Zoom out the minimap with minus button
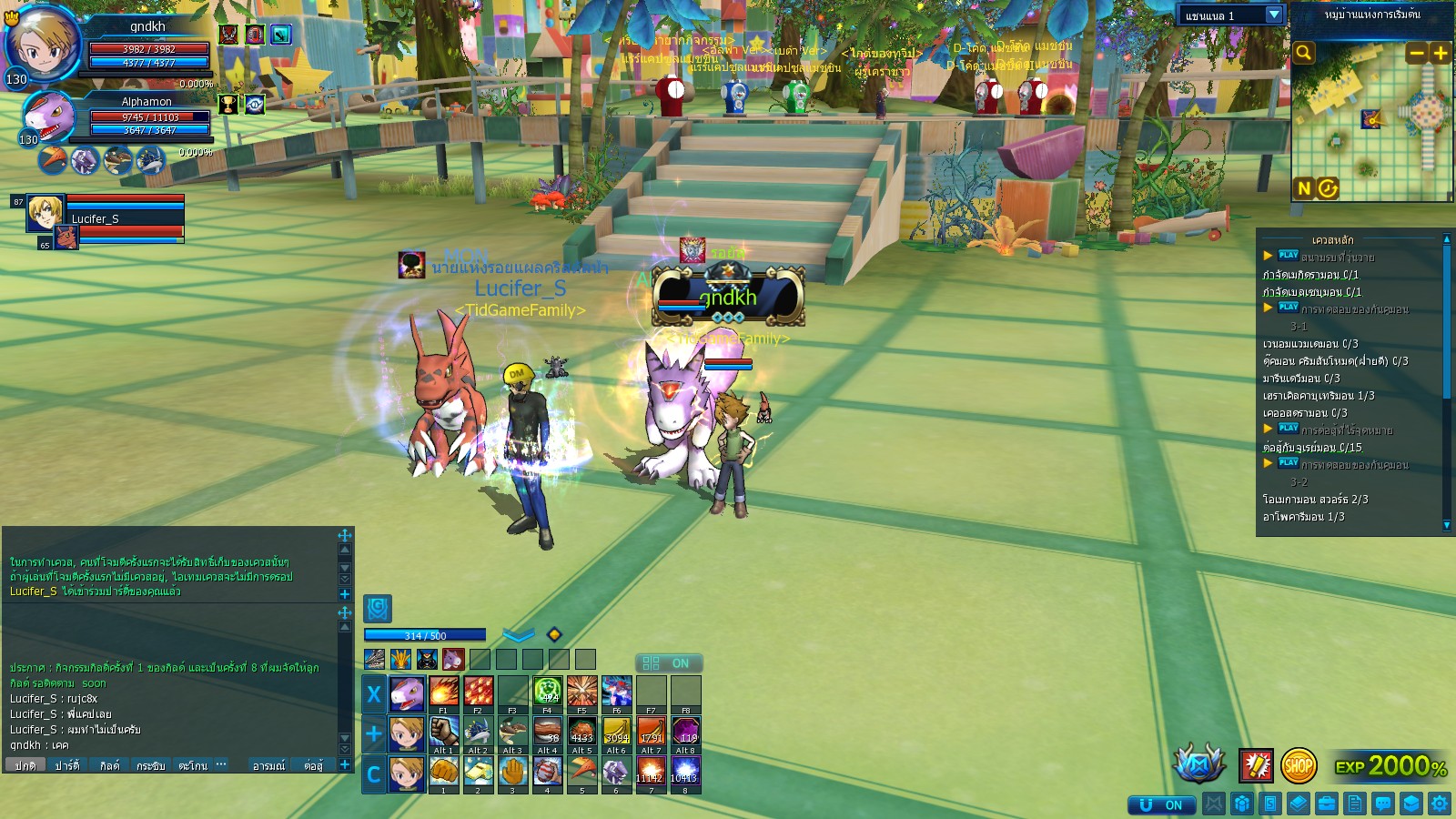This screenshot has height=819, width=1456. pos(1416,53)
